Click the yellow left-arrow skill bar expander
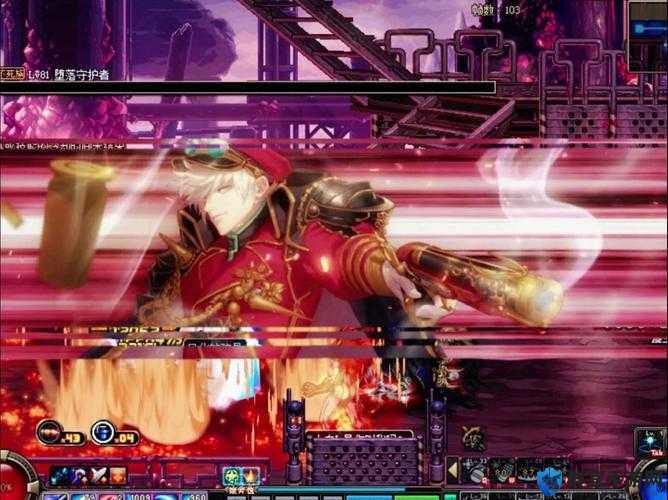The image size is (668, 500). tap(453, 469)
